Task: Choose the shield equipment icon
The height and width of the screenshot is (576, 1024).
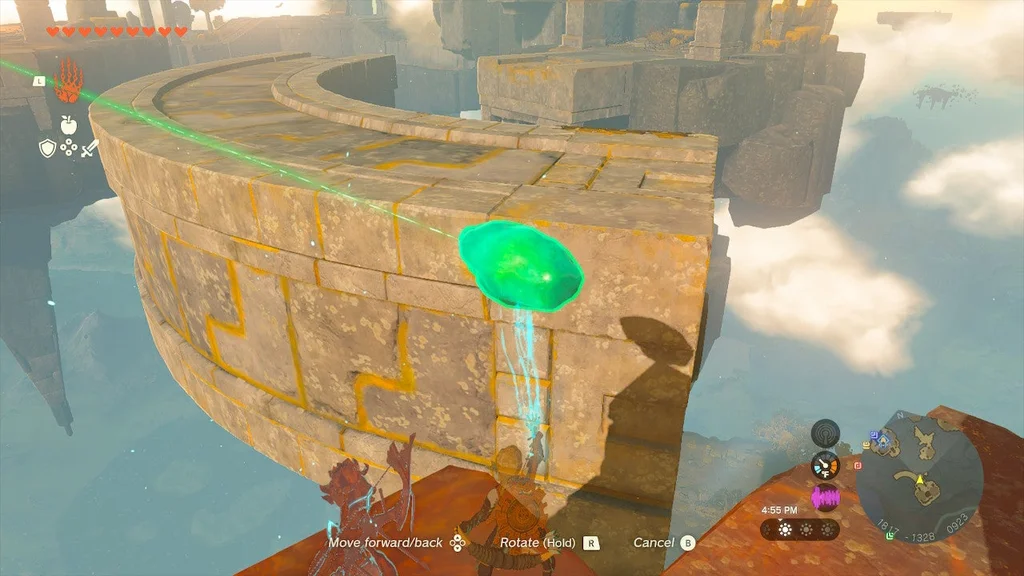Action: coord(47,149)
